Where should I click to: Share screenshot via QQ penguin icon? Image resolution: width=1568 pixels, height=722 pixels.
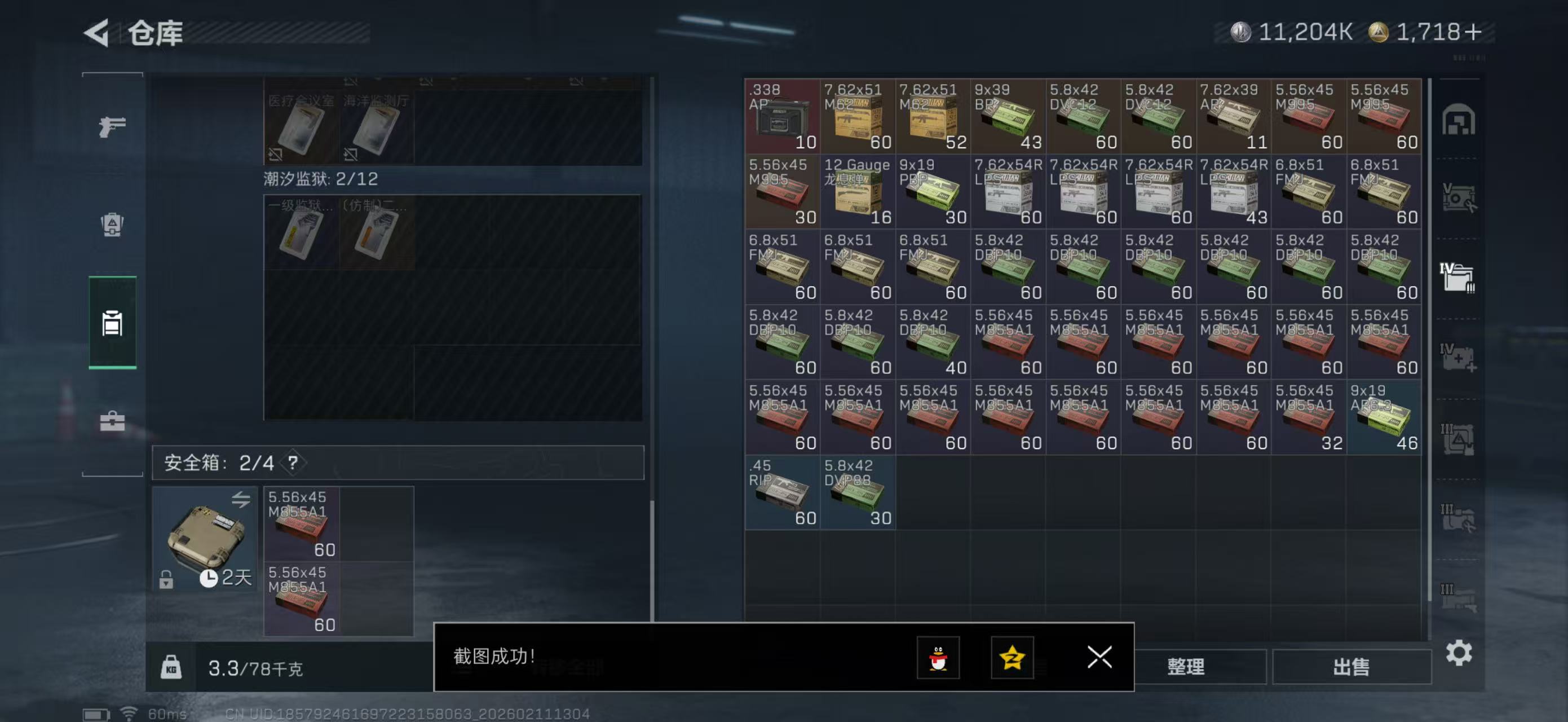939,658
